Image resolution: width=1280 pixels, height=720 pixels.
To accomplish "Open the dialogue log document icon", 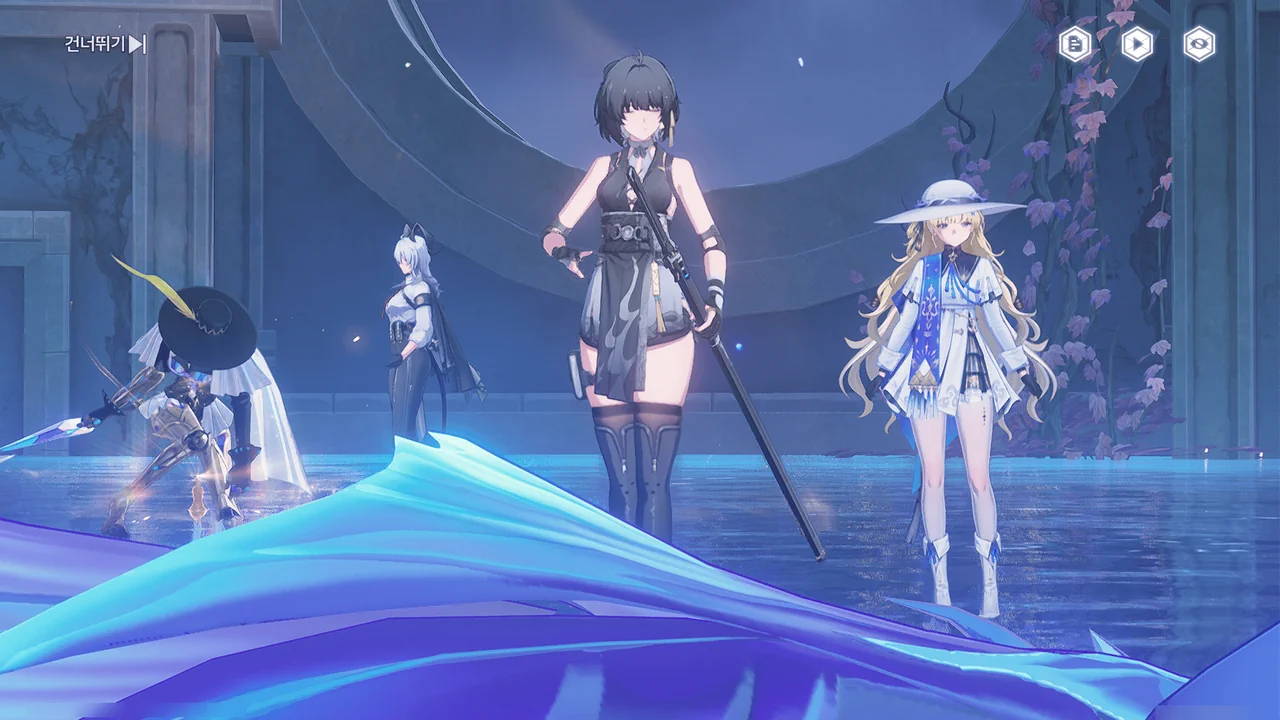I will click(x=1075, y=44).
